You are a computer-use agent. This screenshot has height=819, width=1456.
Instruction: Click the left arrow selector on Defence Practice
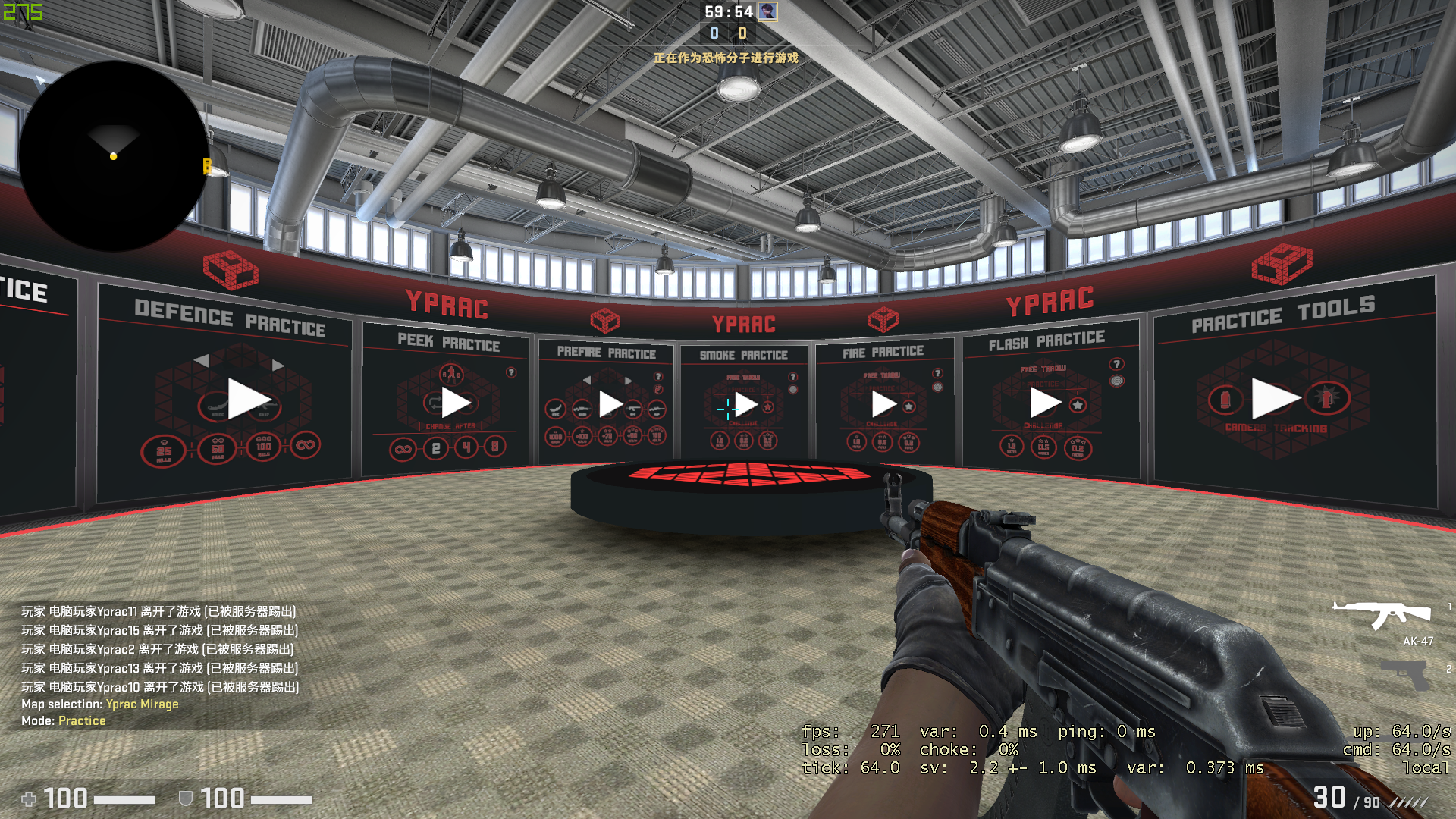pyautogui.click(x=202, y=361)
